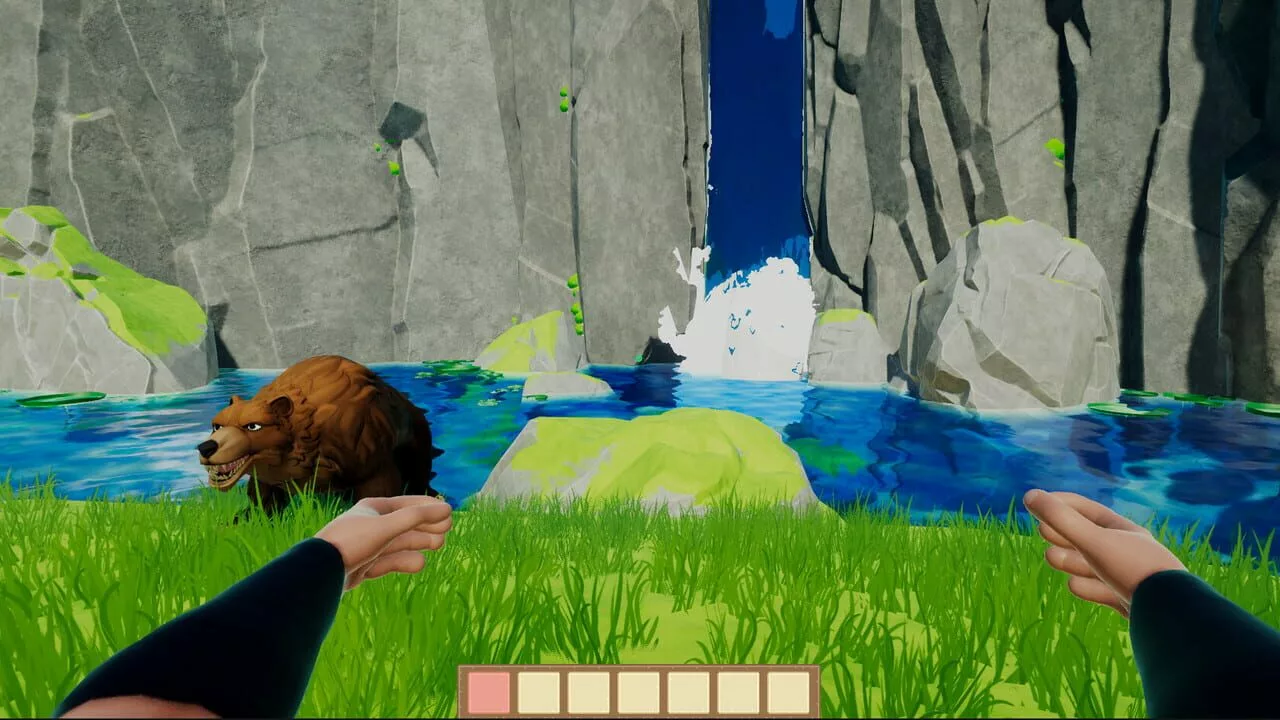Click the fourth hotbar slot

[x=637, y=690]
